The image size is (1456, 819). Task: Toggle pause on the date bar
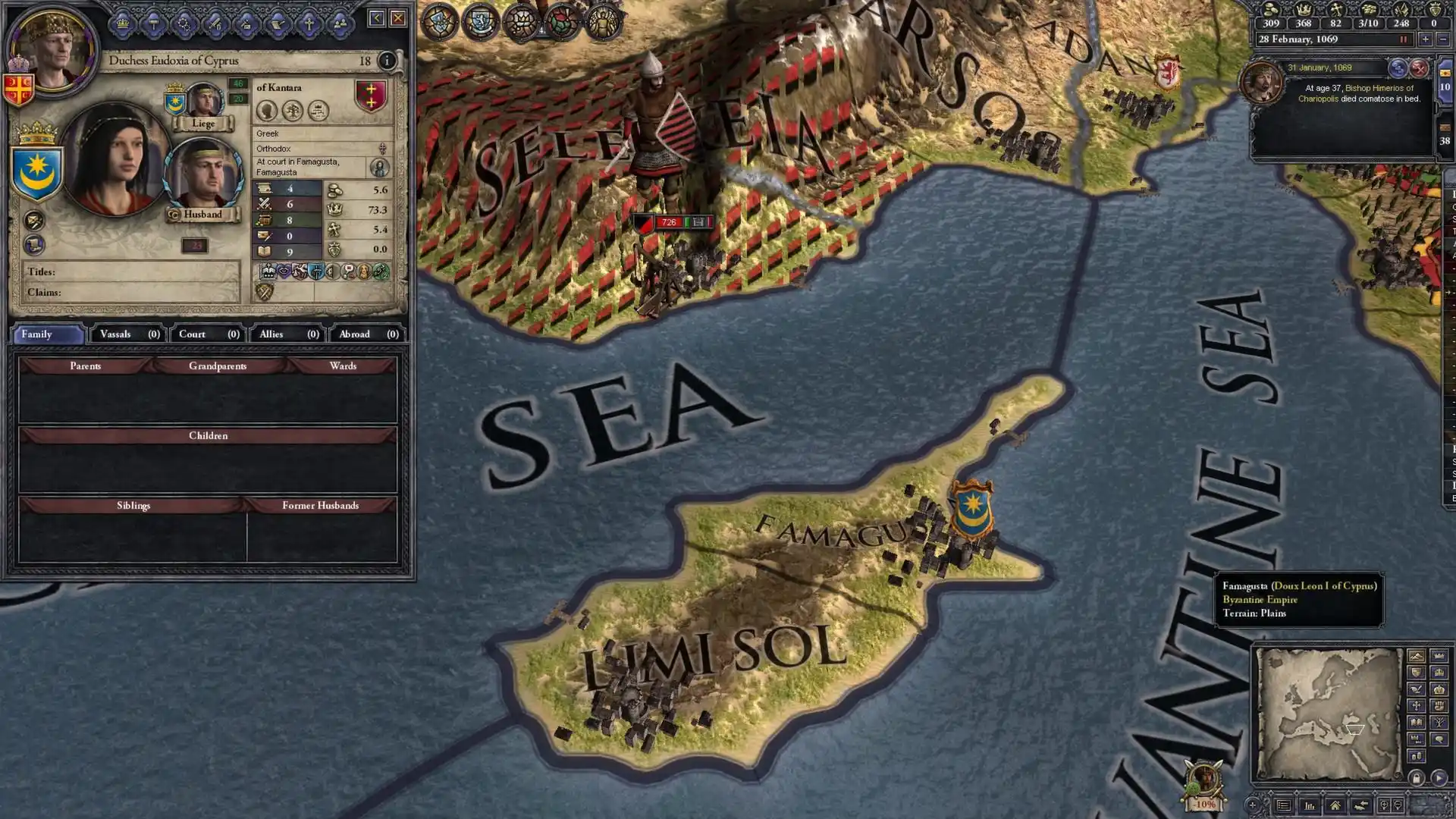pyautogui.click(x=1404, y=39)
